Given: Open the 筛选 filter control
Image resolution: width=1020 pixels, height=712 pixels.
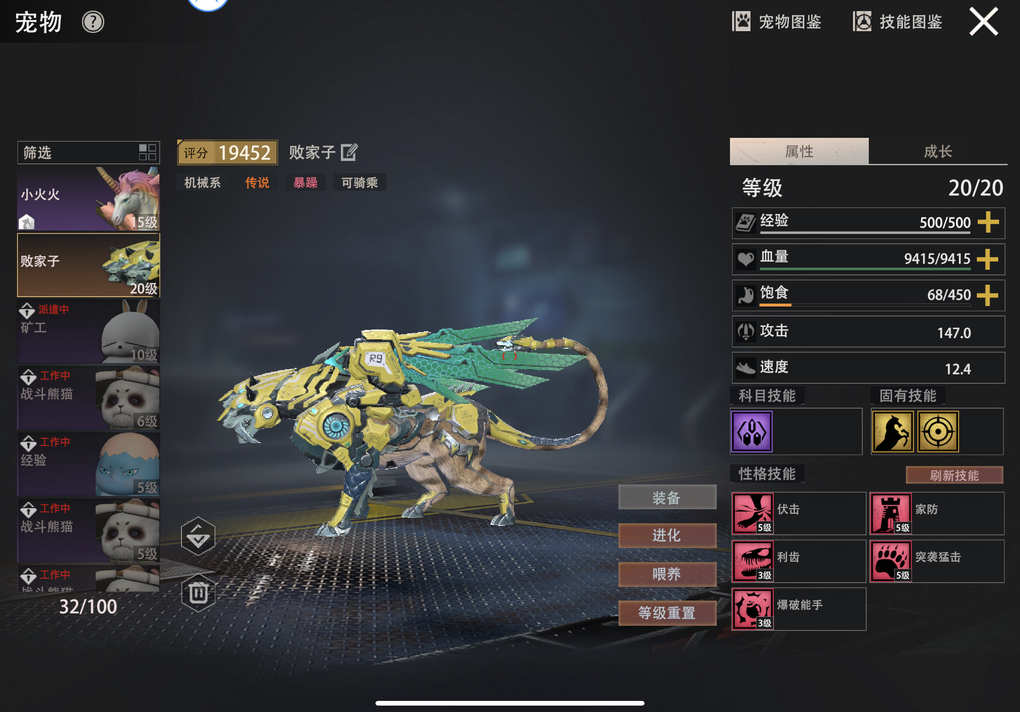Looking at the screenshot, I should click(x=88, y=153).
